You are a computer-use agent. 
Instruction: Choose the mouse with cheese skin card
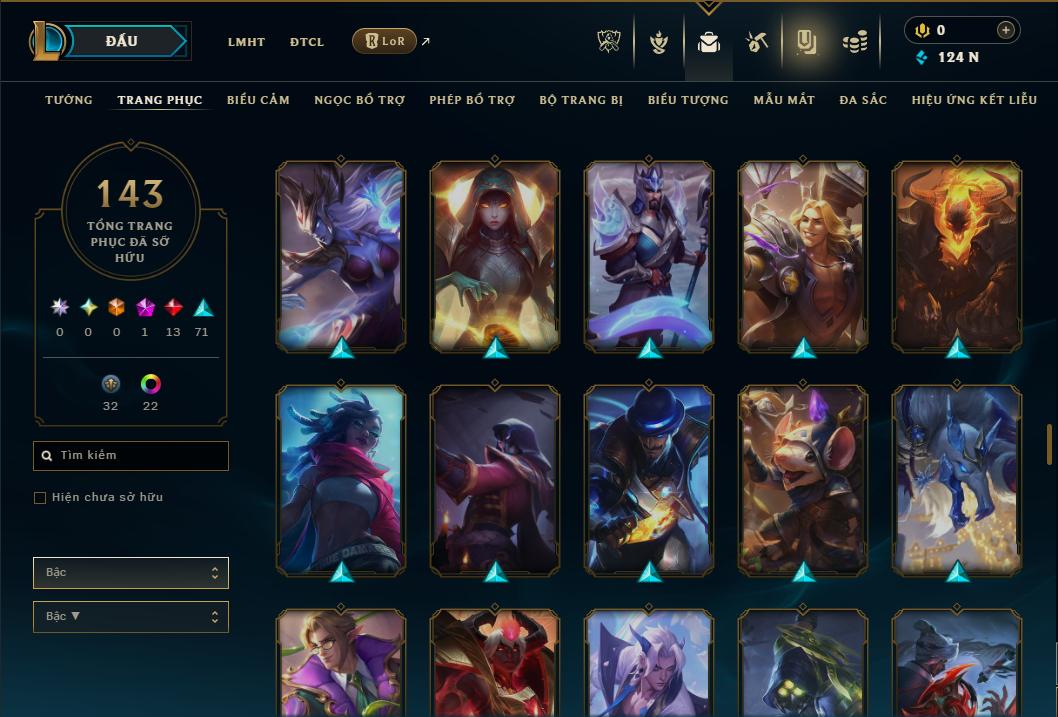[x=803, y=480]
